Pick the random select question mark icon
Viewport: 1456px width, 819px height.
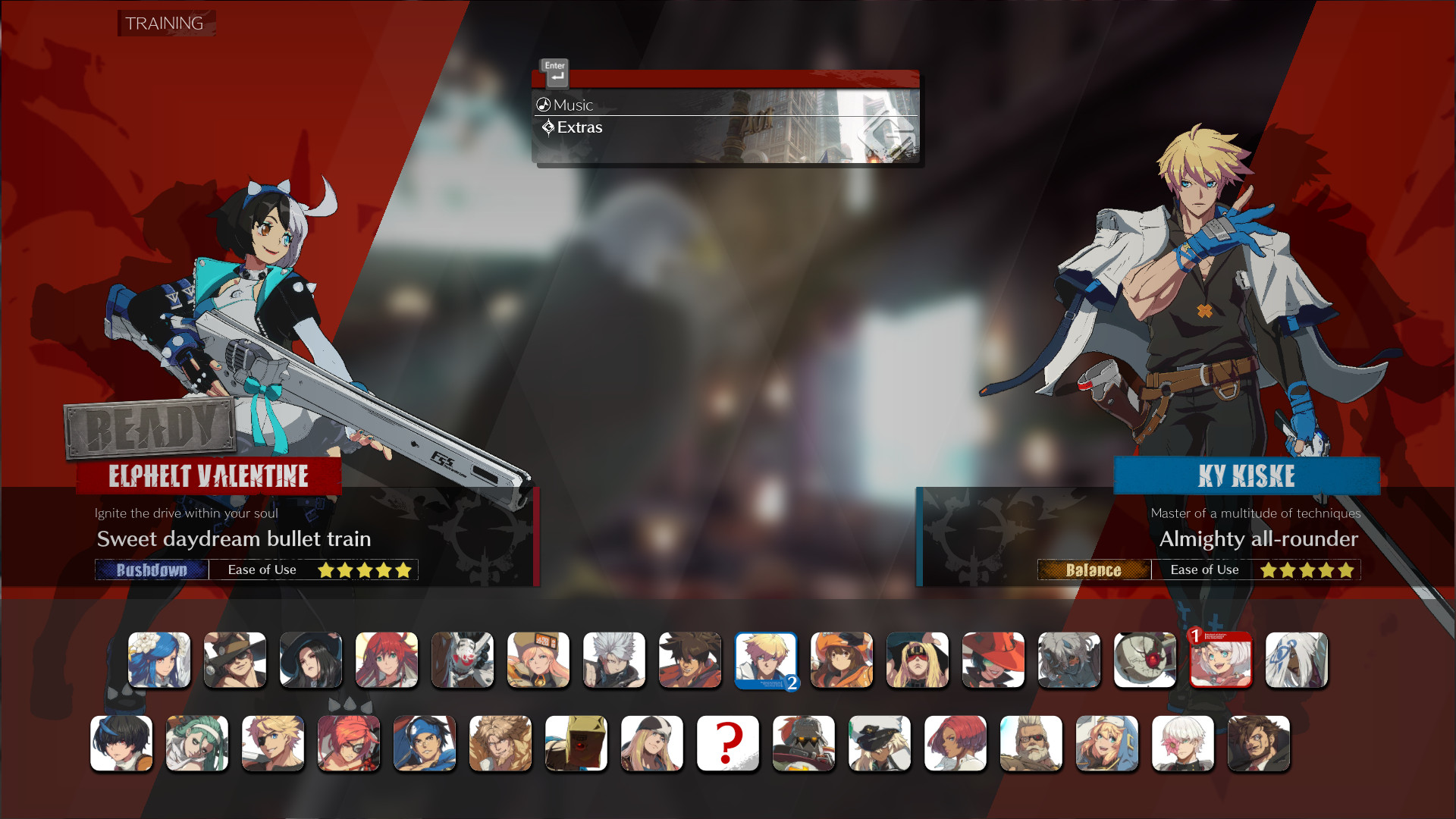point(728,744)
